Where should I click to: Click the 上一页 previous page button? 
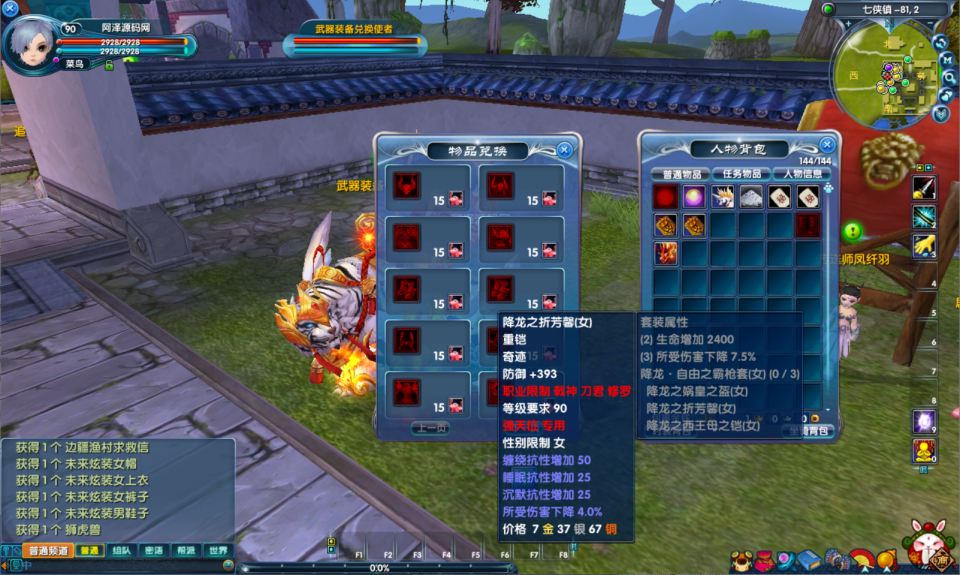click(x=430, y=427)
